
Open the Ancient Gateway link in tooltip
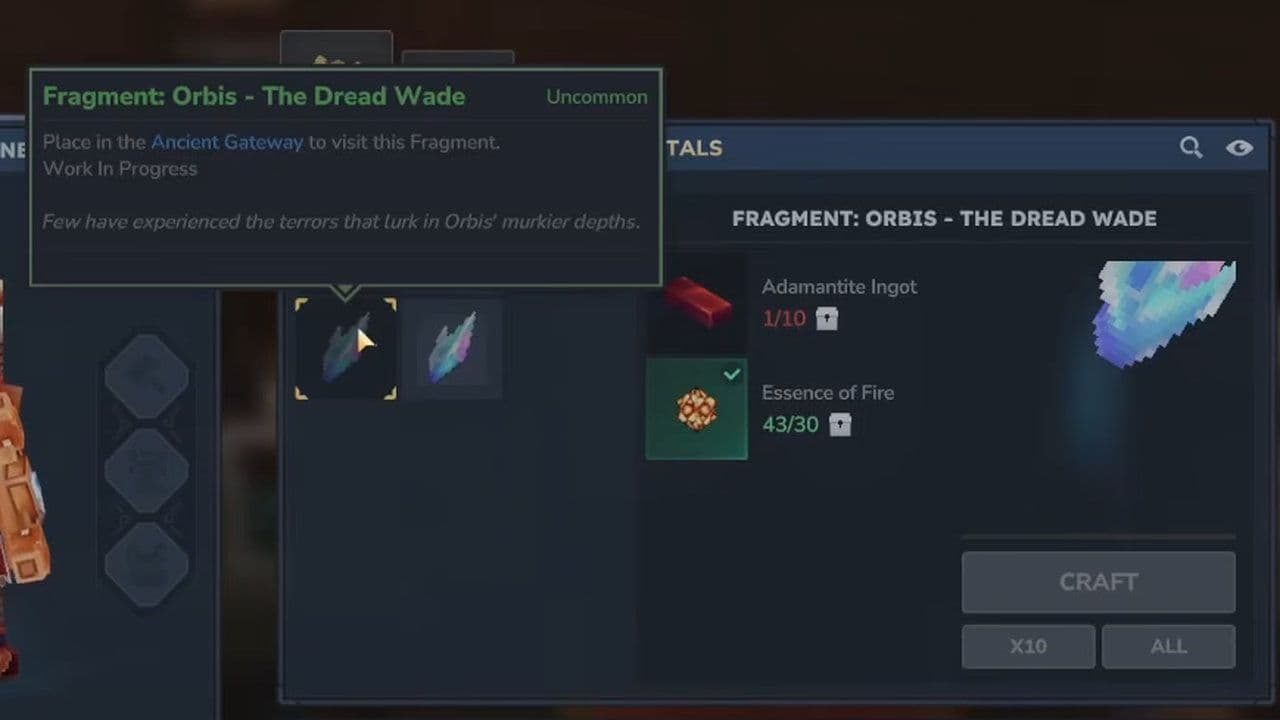pos(227,142)
